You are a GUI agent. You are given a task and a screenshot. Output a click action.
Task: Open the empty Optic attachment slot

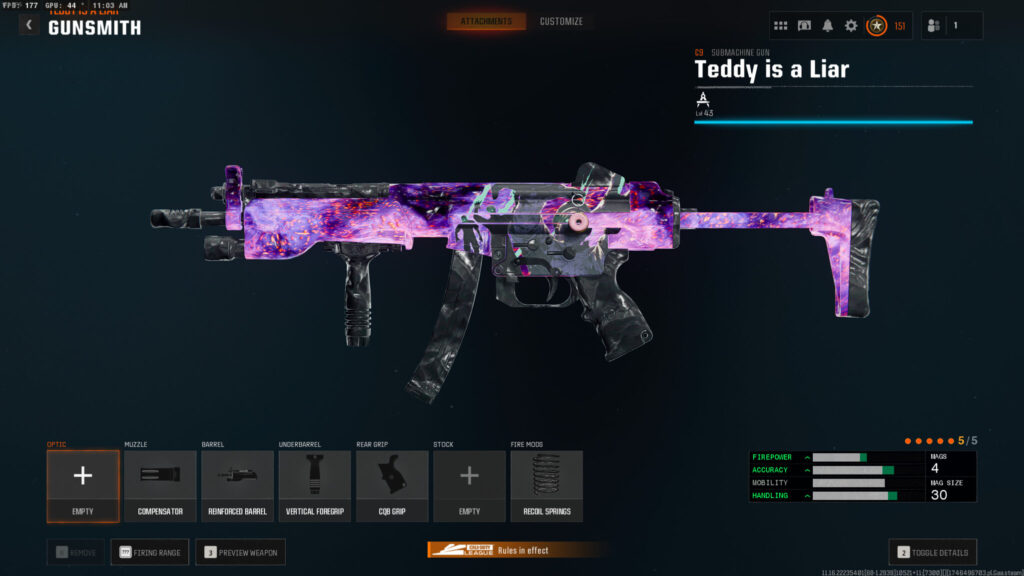point(83,485)
